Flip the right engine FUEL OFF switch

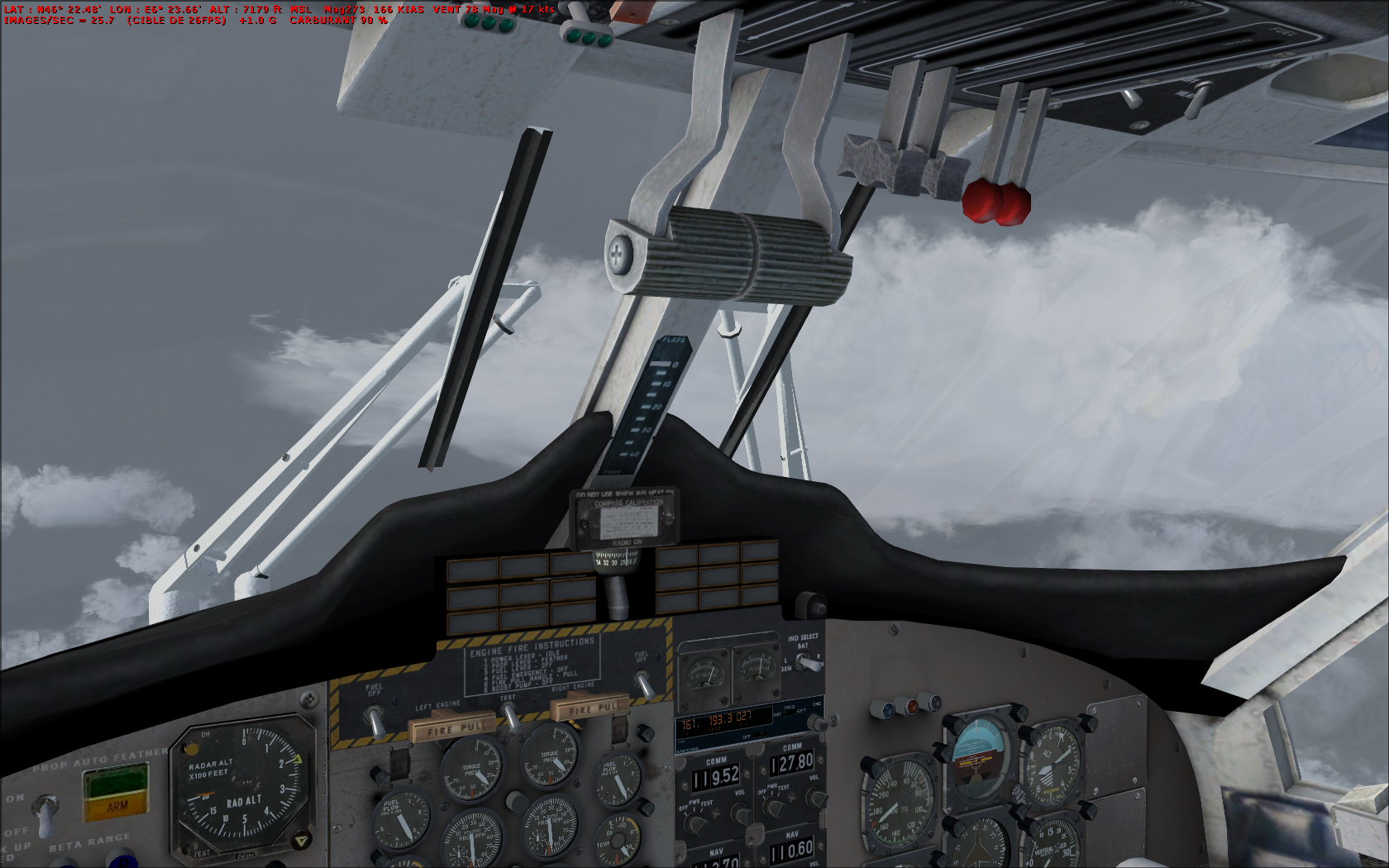[x=643, y=684]
